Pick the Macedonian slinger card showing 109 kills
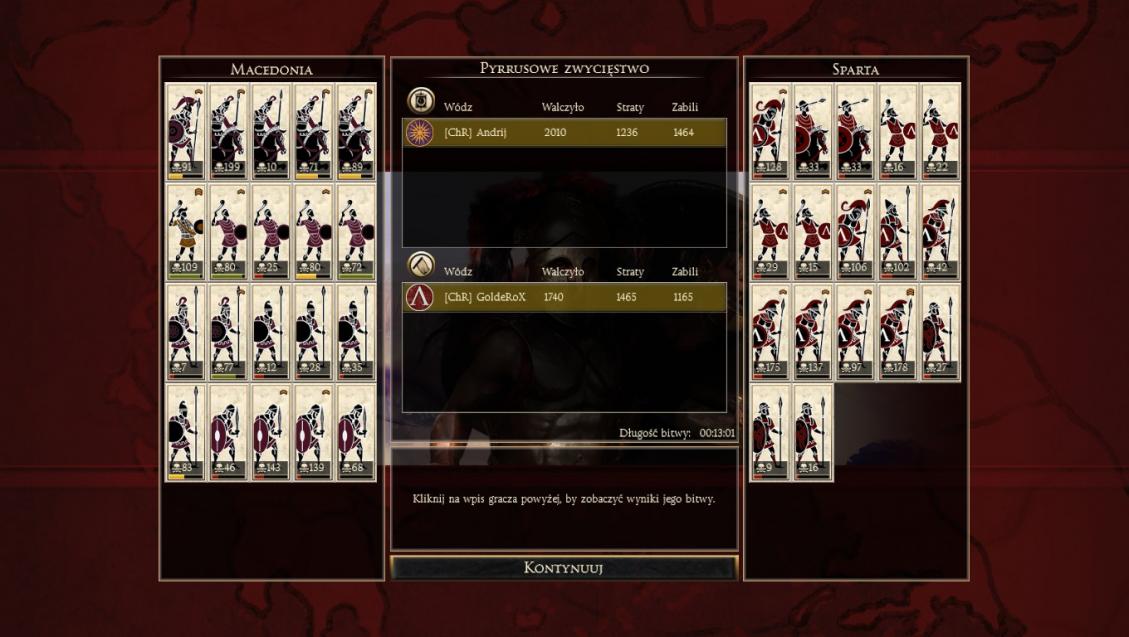The height and width of the screenshot is (637, 1129). click(186, 231)
